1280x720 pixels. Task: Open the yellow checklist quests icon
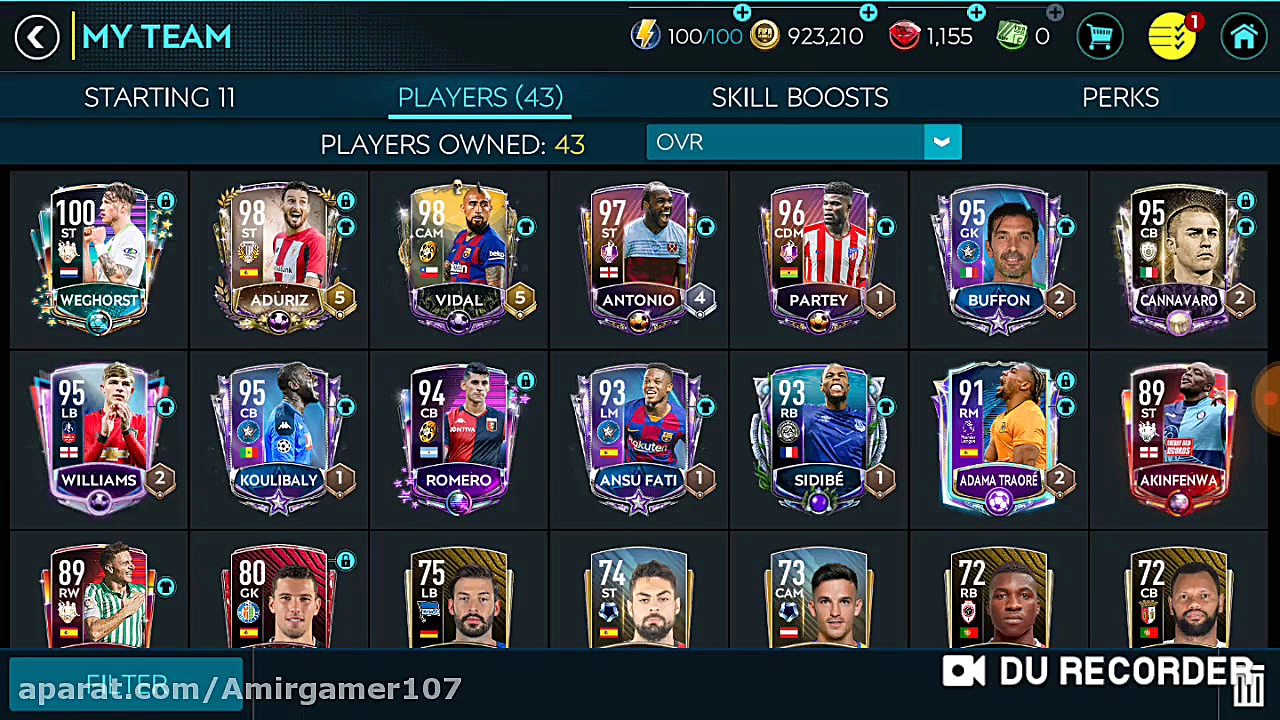pyautogui.click(x=1171, y=38)
